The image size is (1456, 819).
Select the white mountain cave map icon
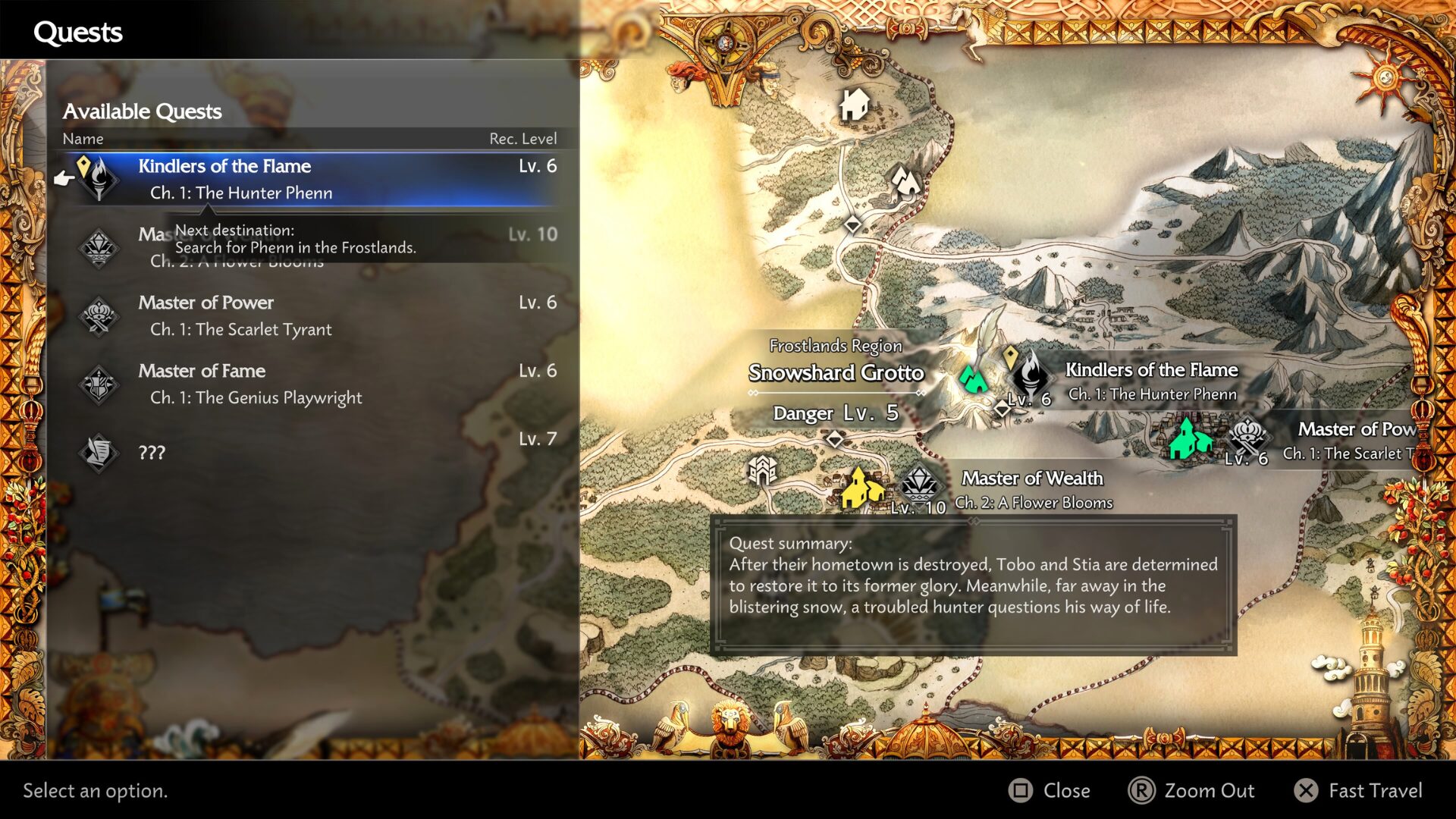(x=905, y=181)
